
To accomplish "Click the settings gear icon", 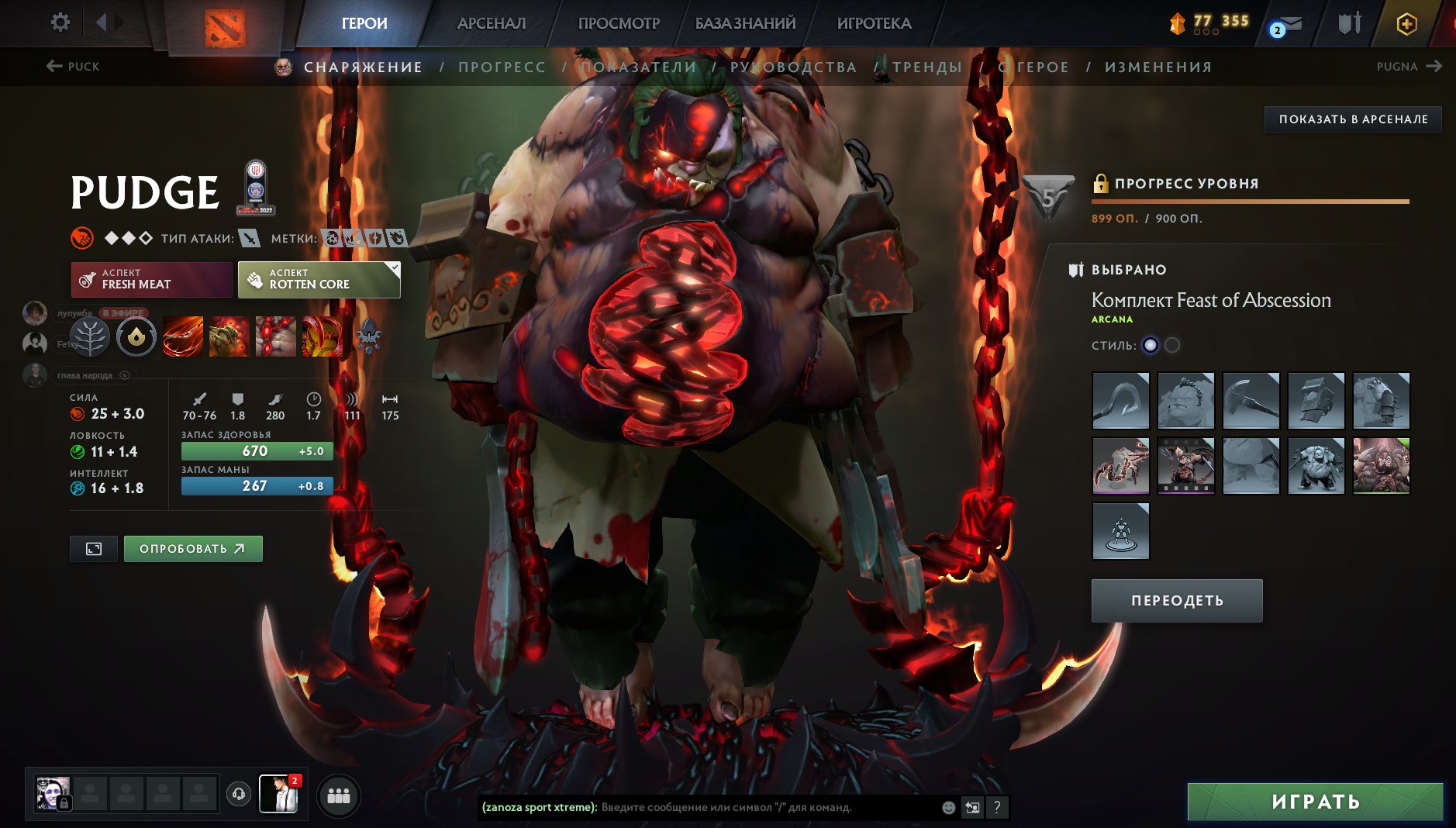I will click(x=60, y=22).
